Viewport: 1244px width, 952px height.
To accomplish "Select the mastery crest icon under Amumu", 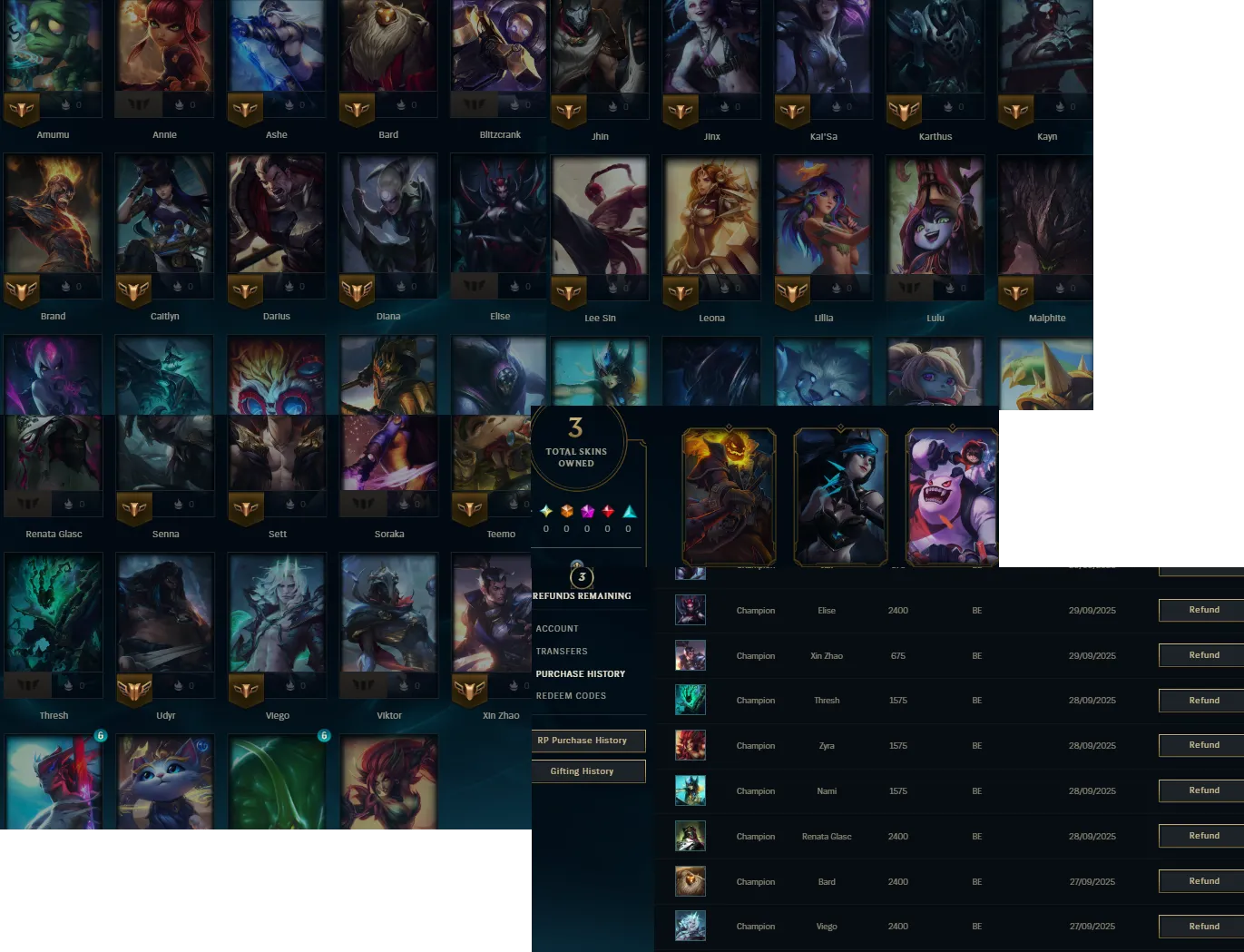I will [x=22, y=111].
